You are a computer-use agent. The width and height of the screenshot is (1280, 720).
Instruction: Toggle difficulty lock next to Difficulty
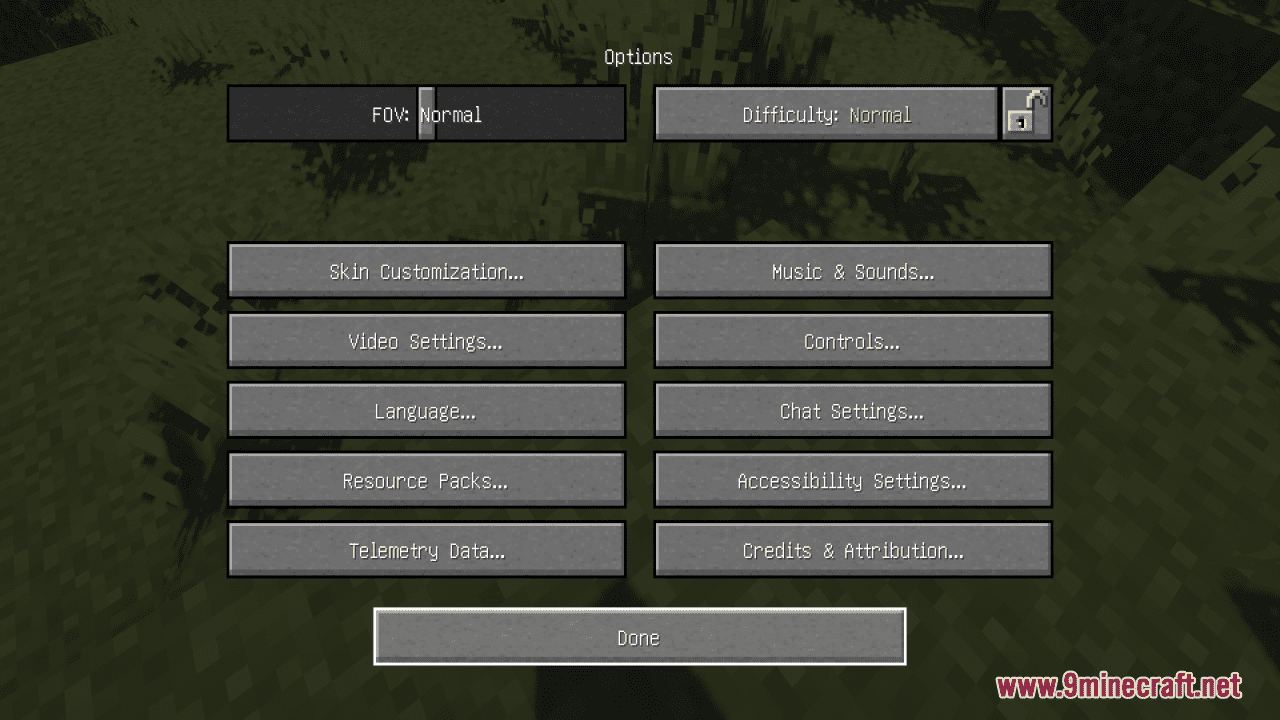(x=1026, y=113)
